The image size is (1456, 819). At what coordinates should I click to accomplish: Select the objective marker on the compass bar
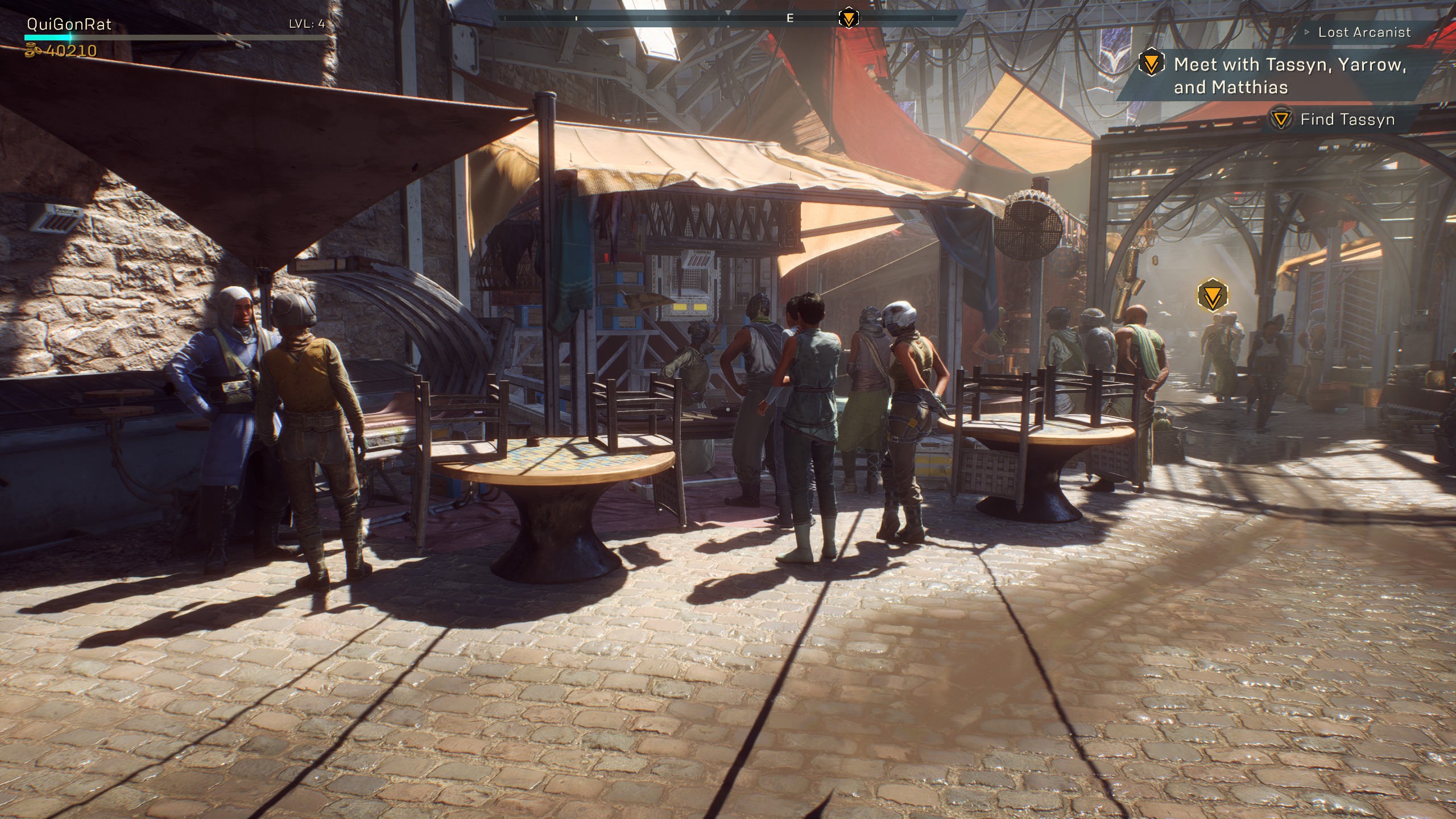(x=849, y=18)
